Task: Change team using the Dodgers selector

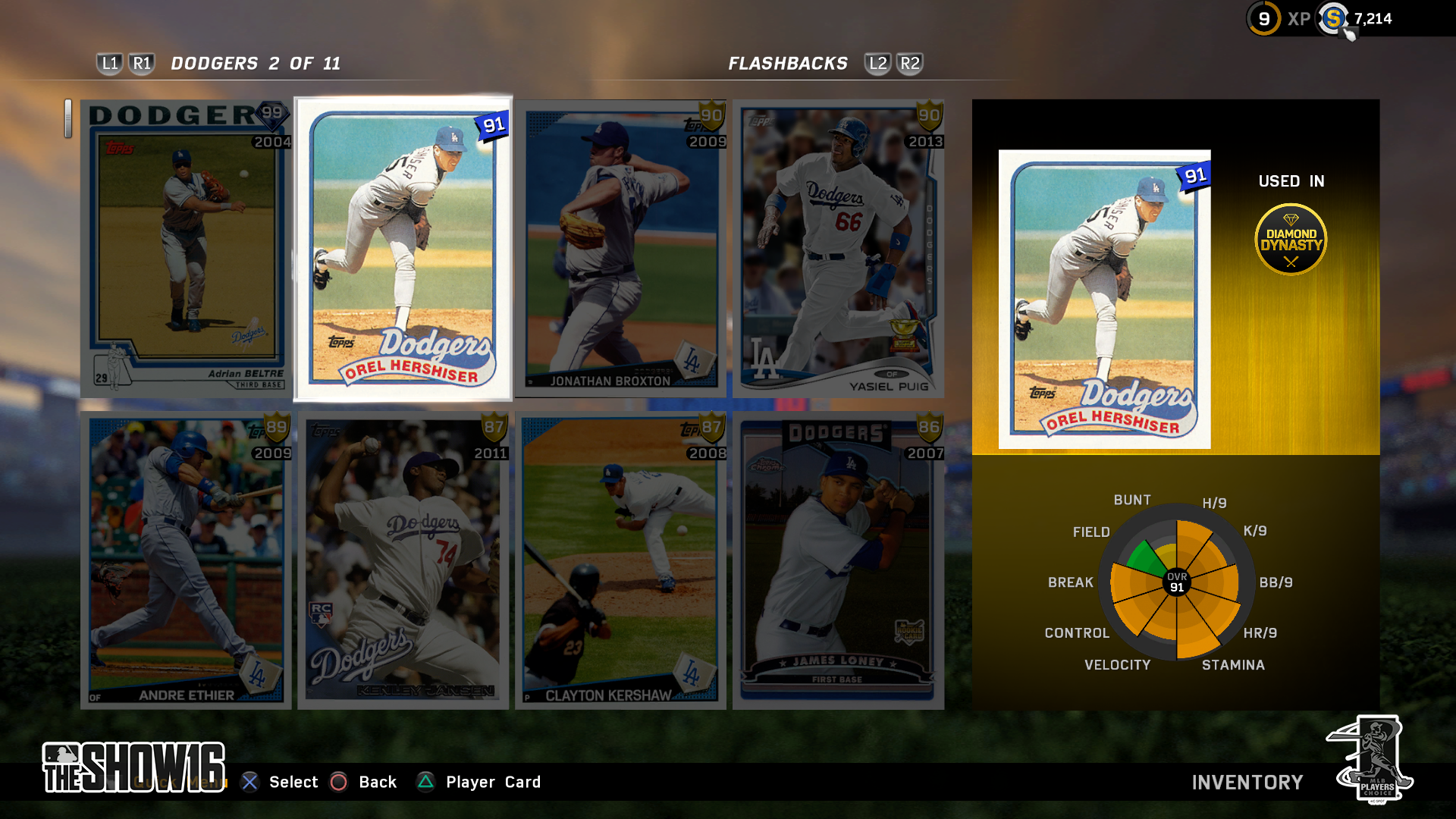Action: click(x=255, y=64)
